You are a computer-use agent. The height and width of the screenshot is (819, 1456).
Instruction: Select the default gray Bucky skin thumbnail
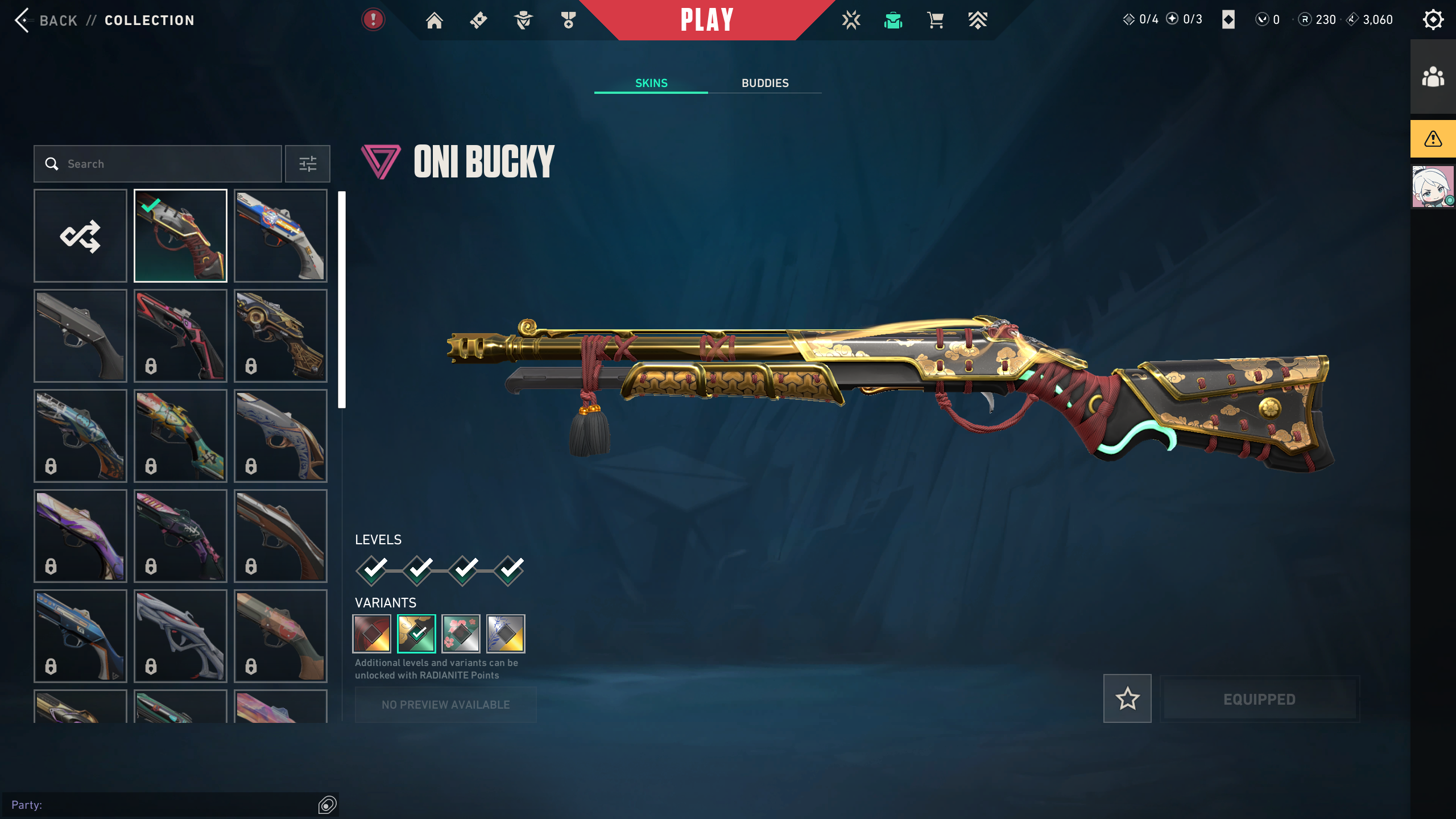80,336
